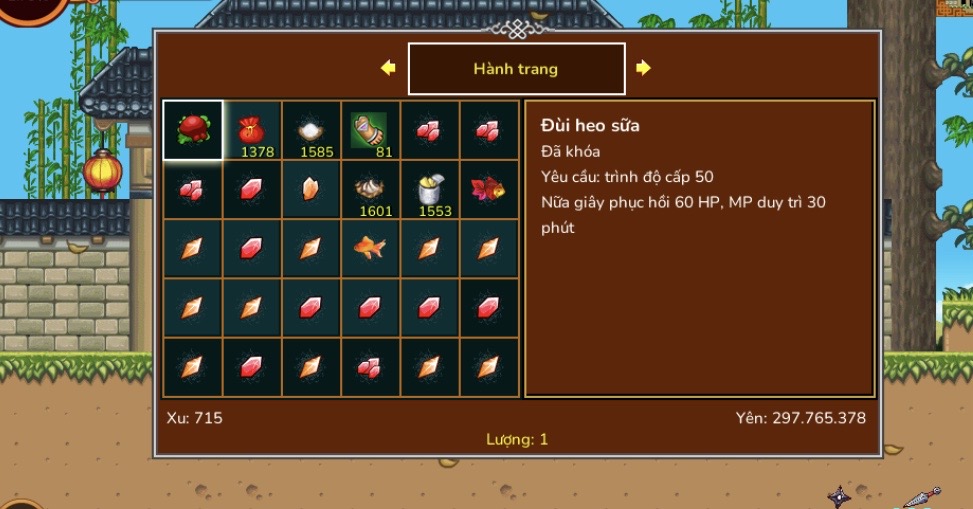
Task: Choose the red and gold fish item
Action: (x=489, y=190)
